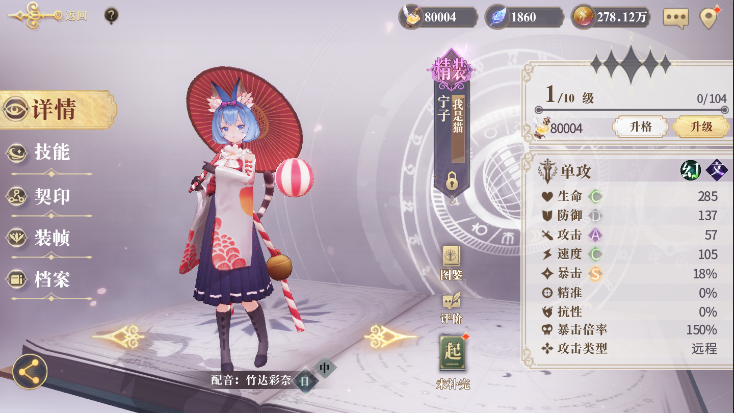
Task: Show the next character with the right arrow
Action: (390, 336)
